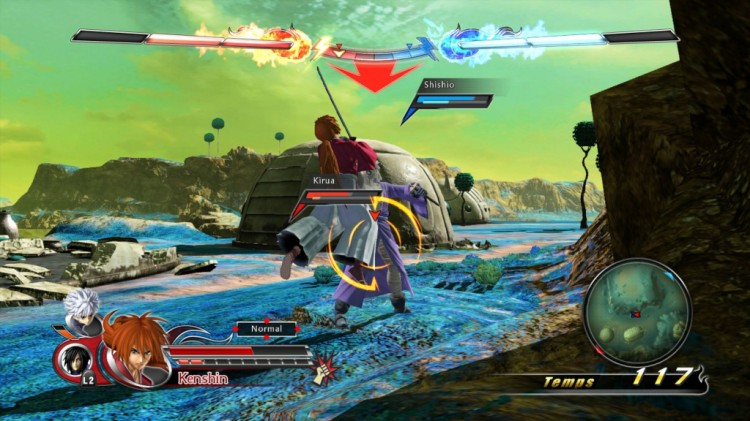Select the Kirua name tag
The image size is (750, 421).
tap(321, 182)
